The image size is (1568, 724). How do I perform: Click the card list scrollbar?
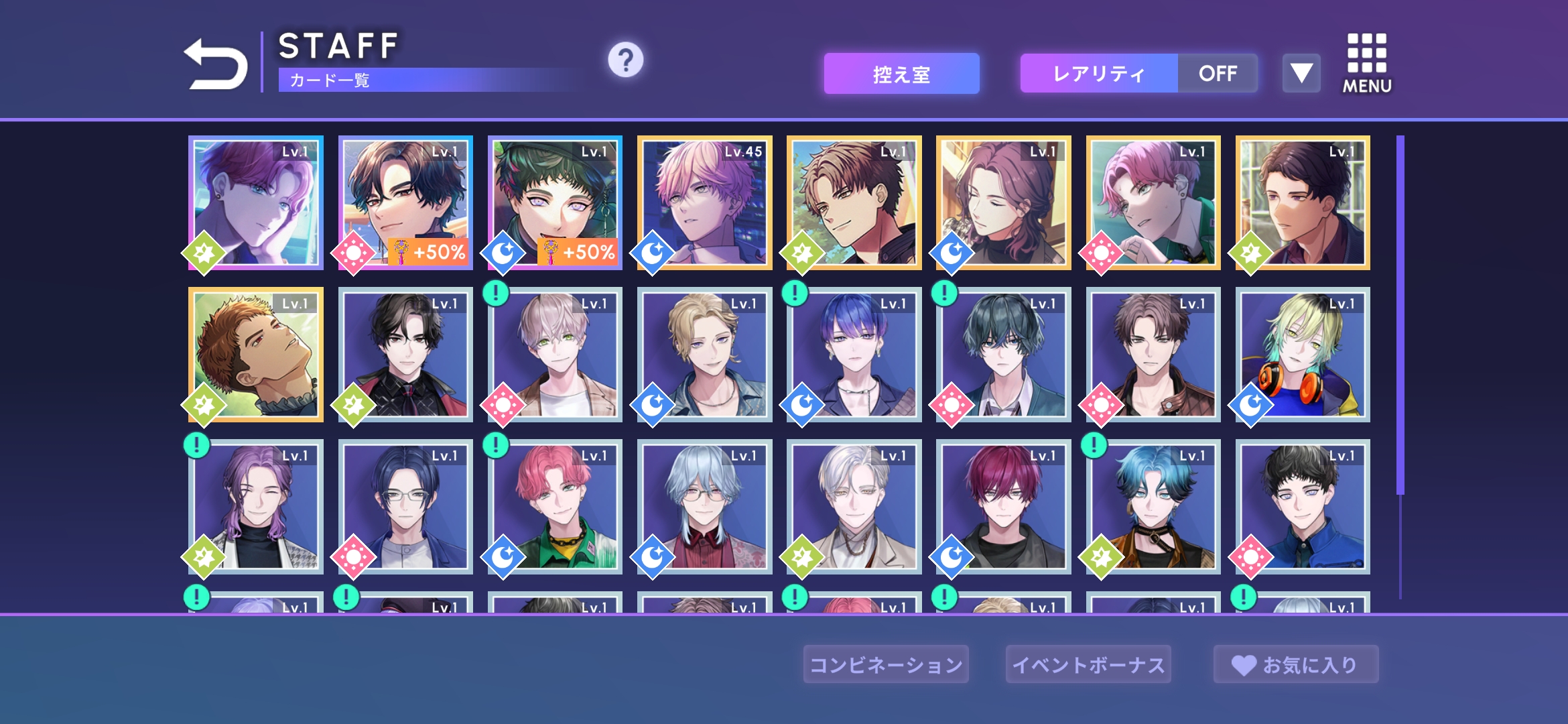tap(1400, 315)
